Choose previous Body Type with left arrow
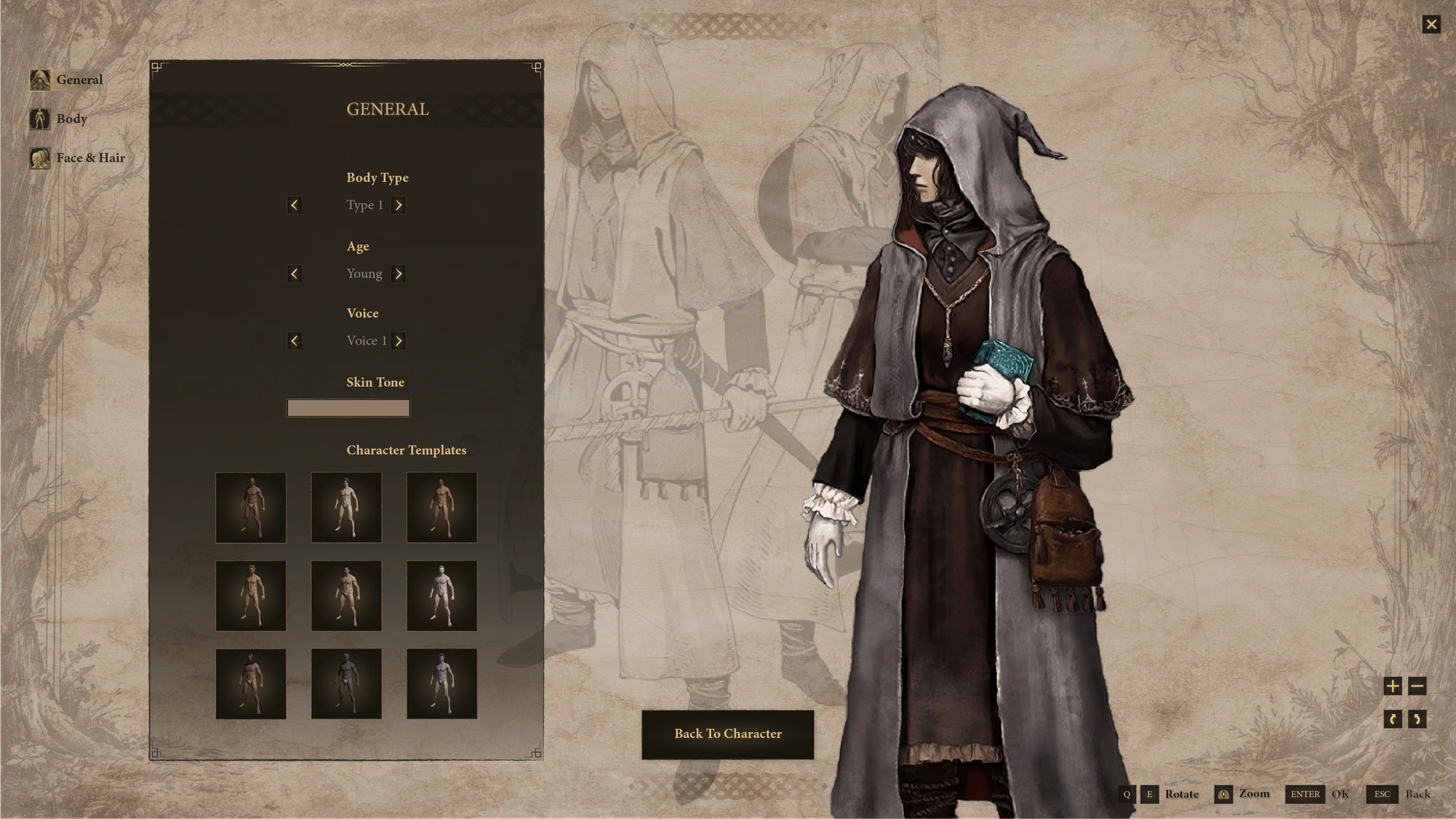This screenshot has height=819, width=1456. pyautogui.click(x=294, y=205)
